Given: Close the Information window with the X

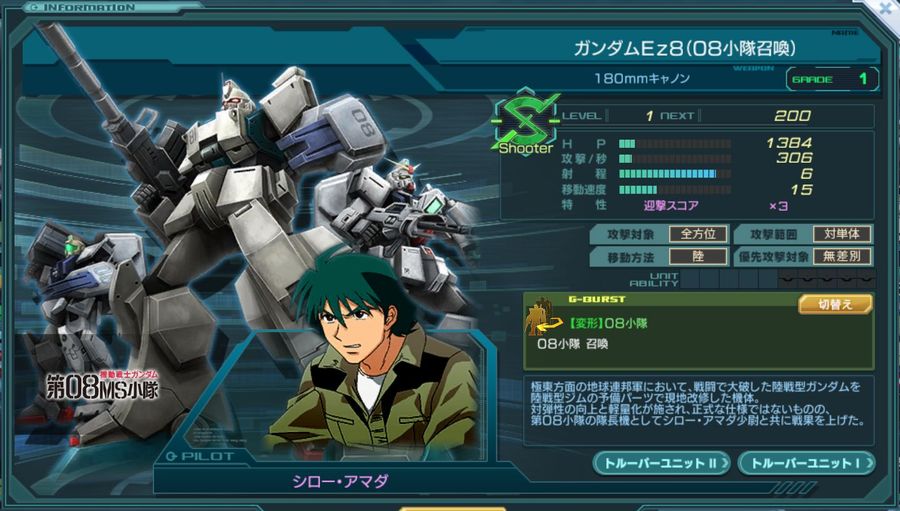Looking at the screenshot, I should [x=886, y=7].
